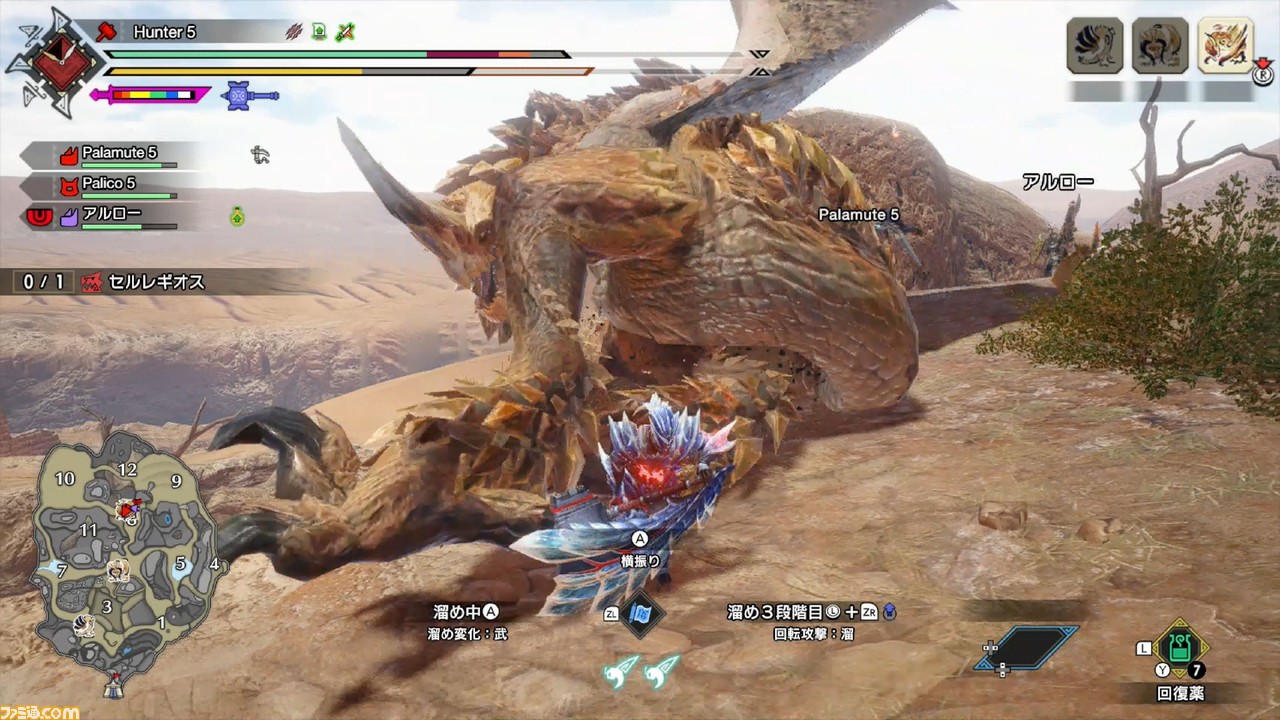Screen dimensions: 1280x720
Task: Click the red claw status icon
Action: coord(294,32)
